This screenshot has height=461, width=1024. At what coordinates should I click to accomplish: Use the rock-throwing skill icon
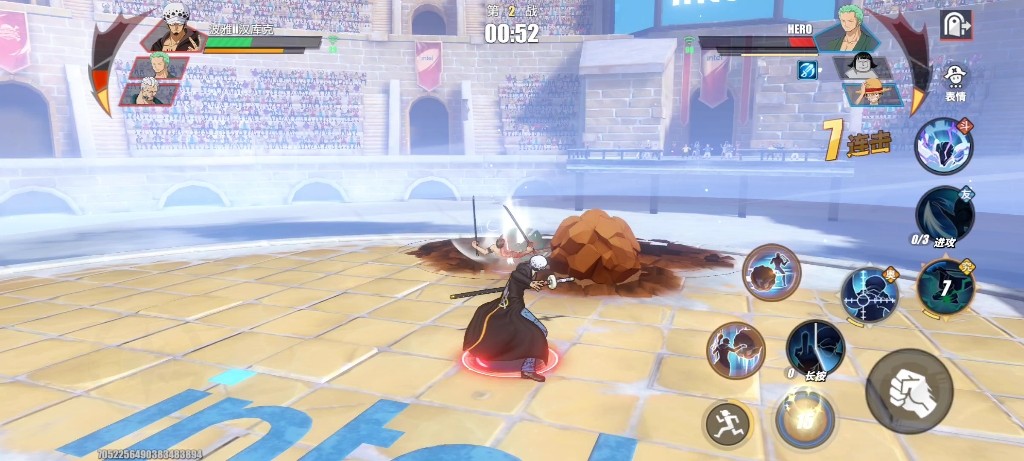tap(771, 271)
